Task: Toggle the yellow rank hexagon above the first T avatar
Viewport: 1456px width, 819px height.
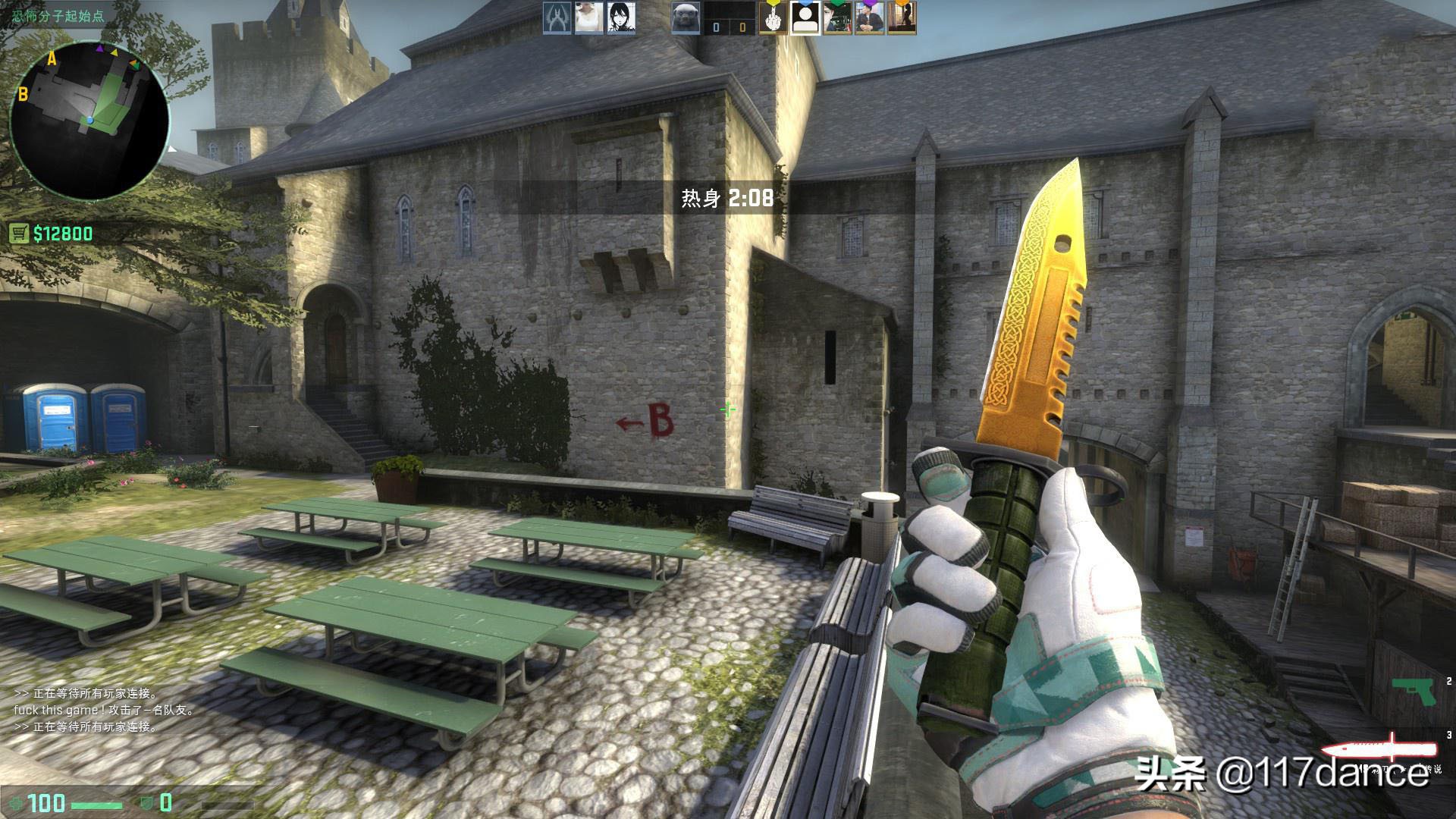Action: (773, 4)
